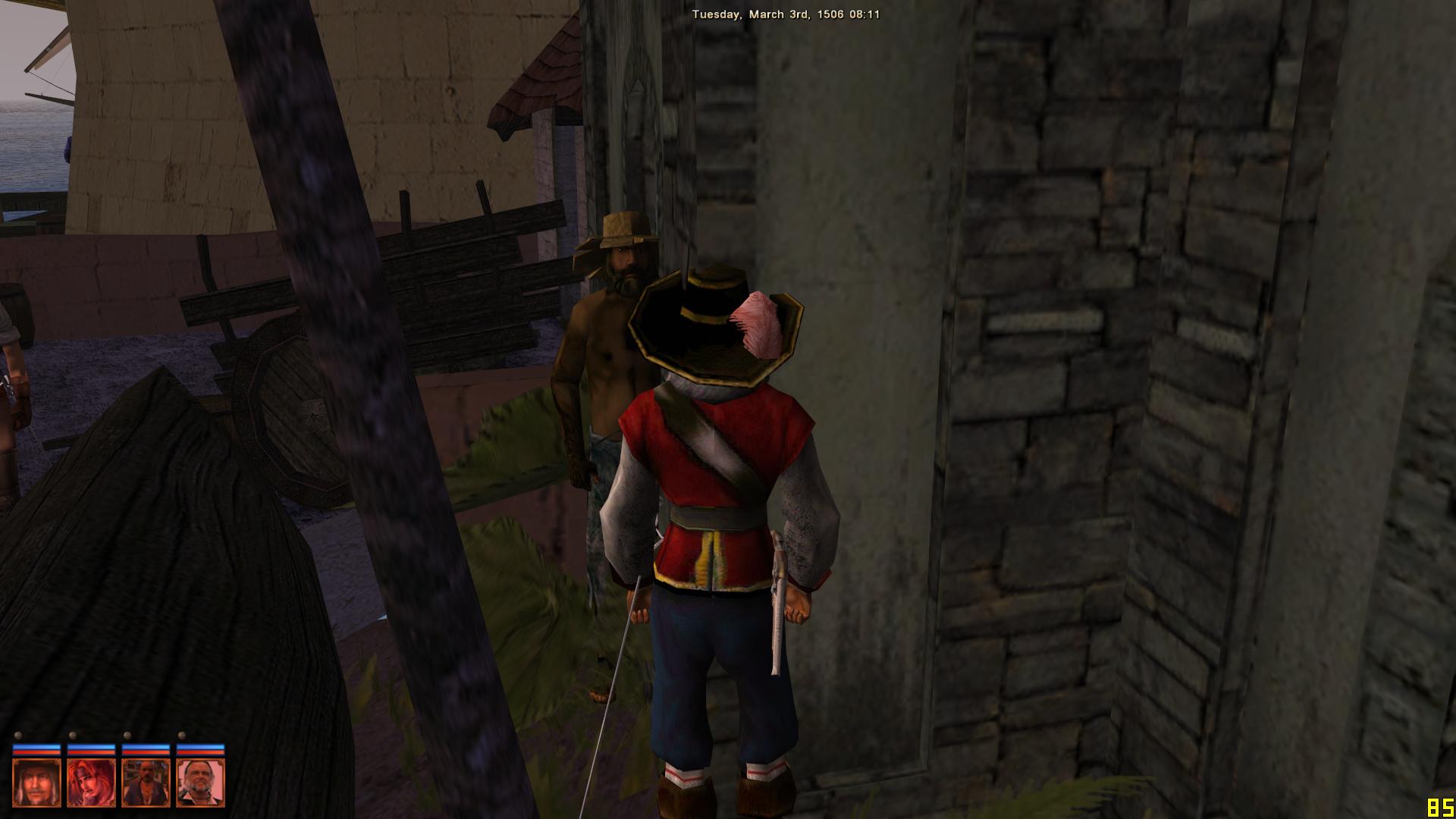This screenshot has height=819, width=1456.
Task: Select the hooded man with mustache portrait
Action: [x=36, y=783]
